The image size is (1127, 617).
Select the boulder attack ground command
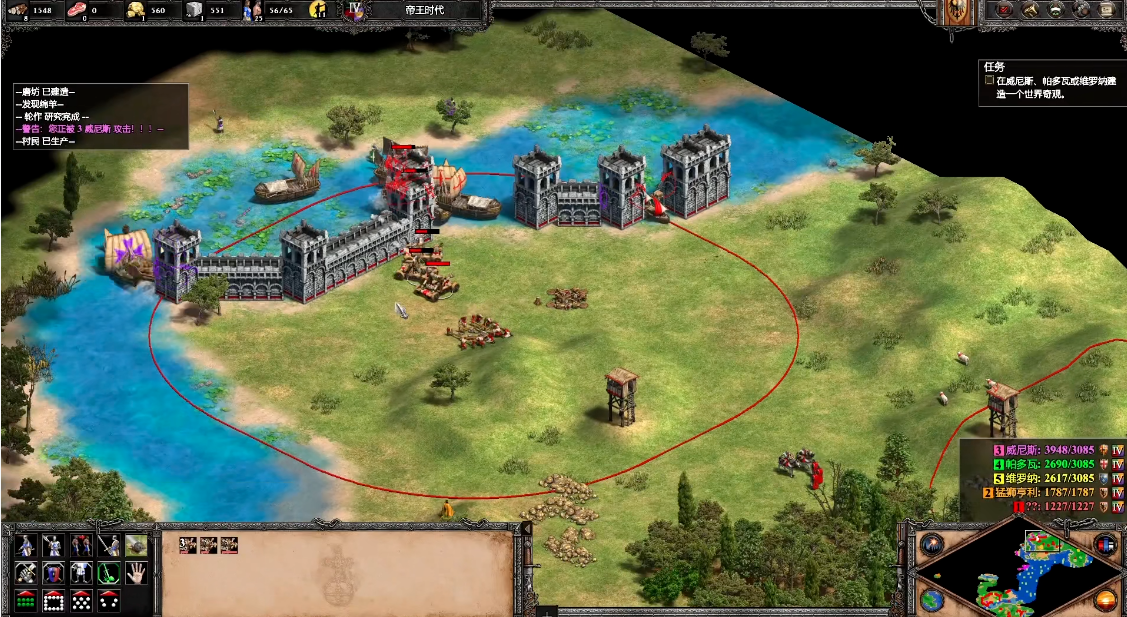[x=136, y=546]
